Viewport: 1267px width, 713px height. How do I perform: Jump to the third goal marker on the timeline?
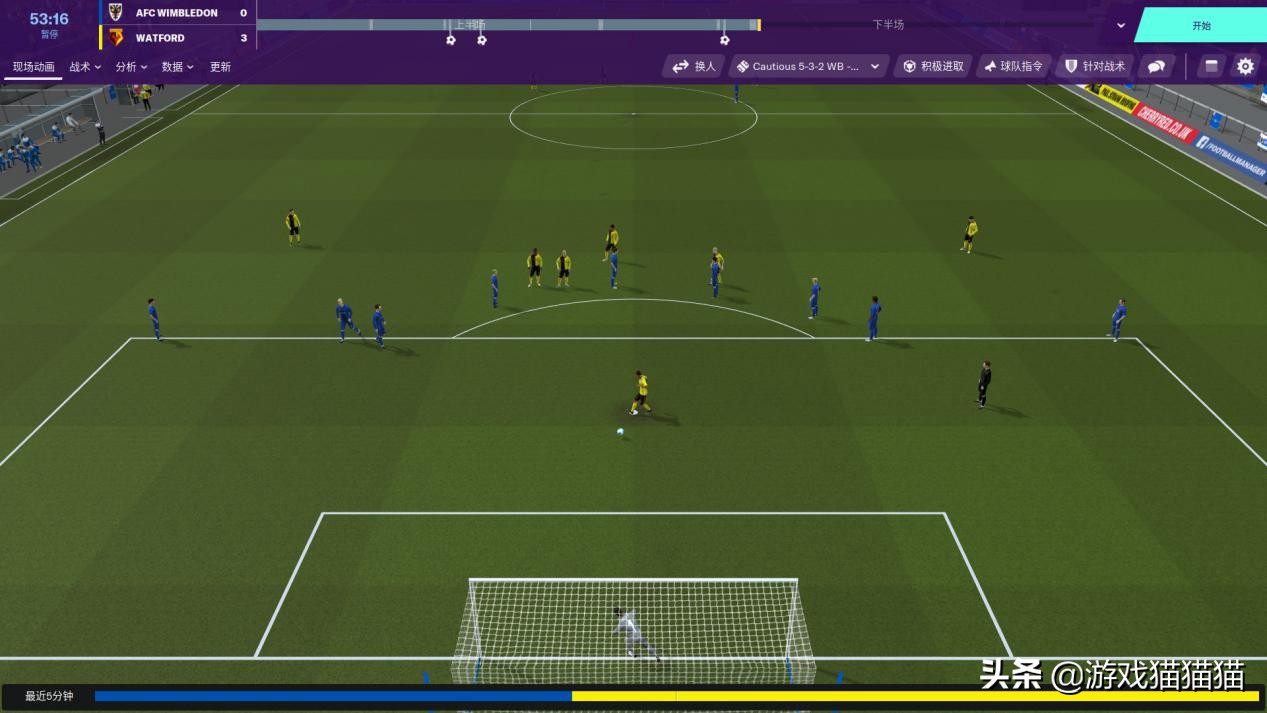pyautogui.click(x=724, y=40)
